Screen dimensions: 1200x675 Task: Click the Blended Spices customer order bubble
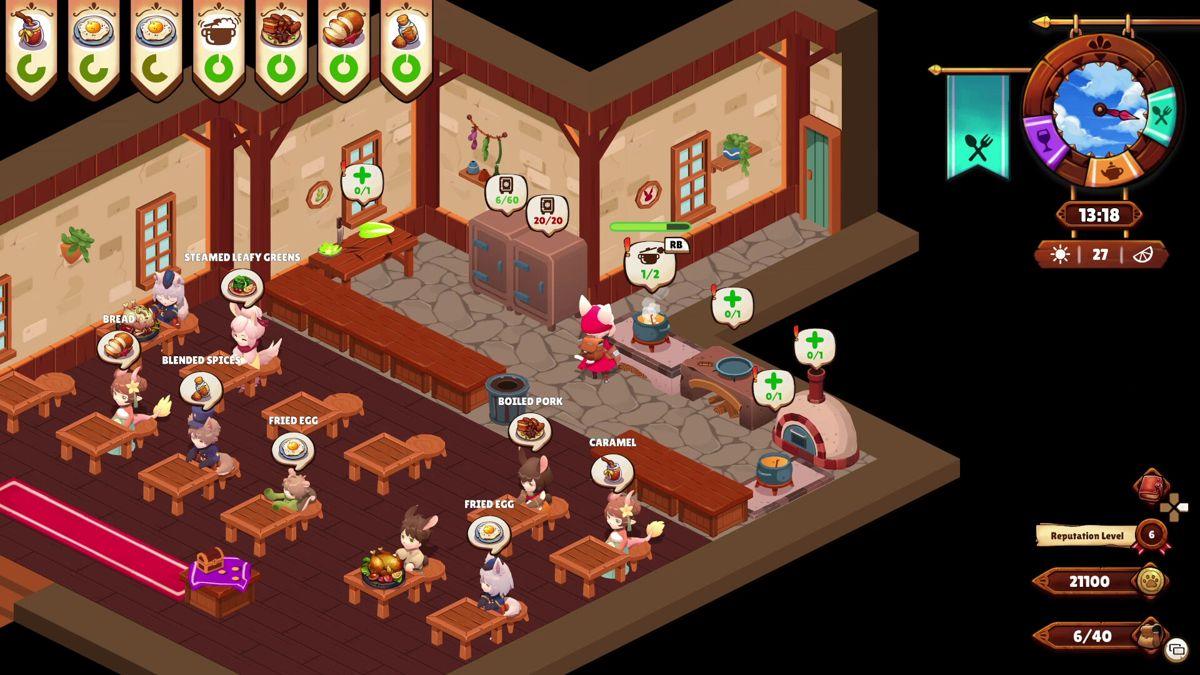[x=201, y=387]
